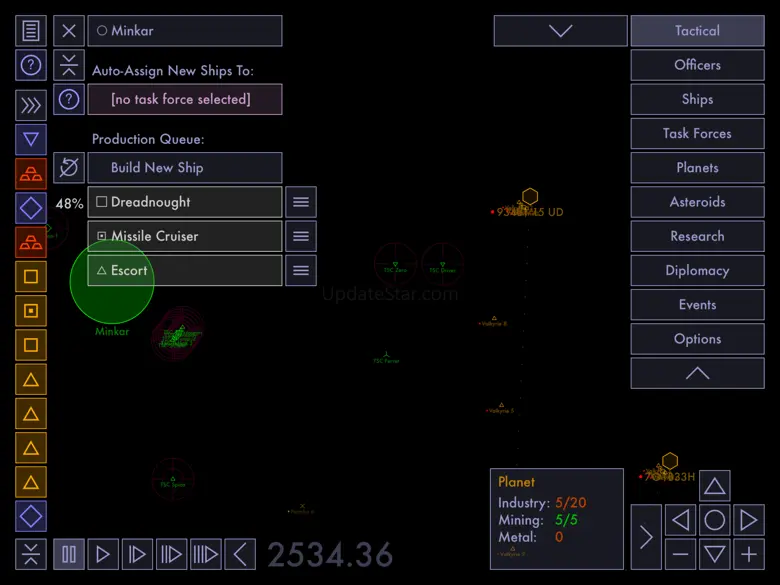Close the Minkar planet panel

coord(69,31)
